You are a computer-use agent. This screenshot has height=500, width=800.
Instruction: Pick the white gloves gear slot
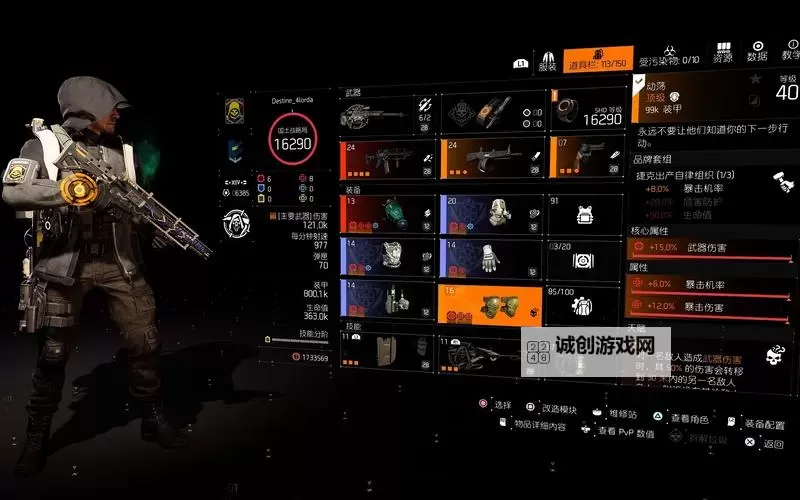(x=489, y=257)
